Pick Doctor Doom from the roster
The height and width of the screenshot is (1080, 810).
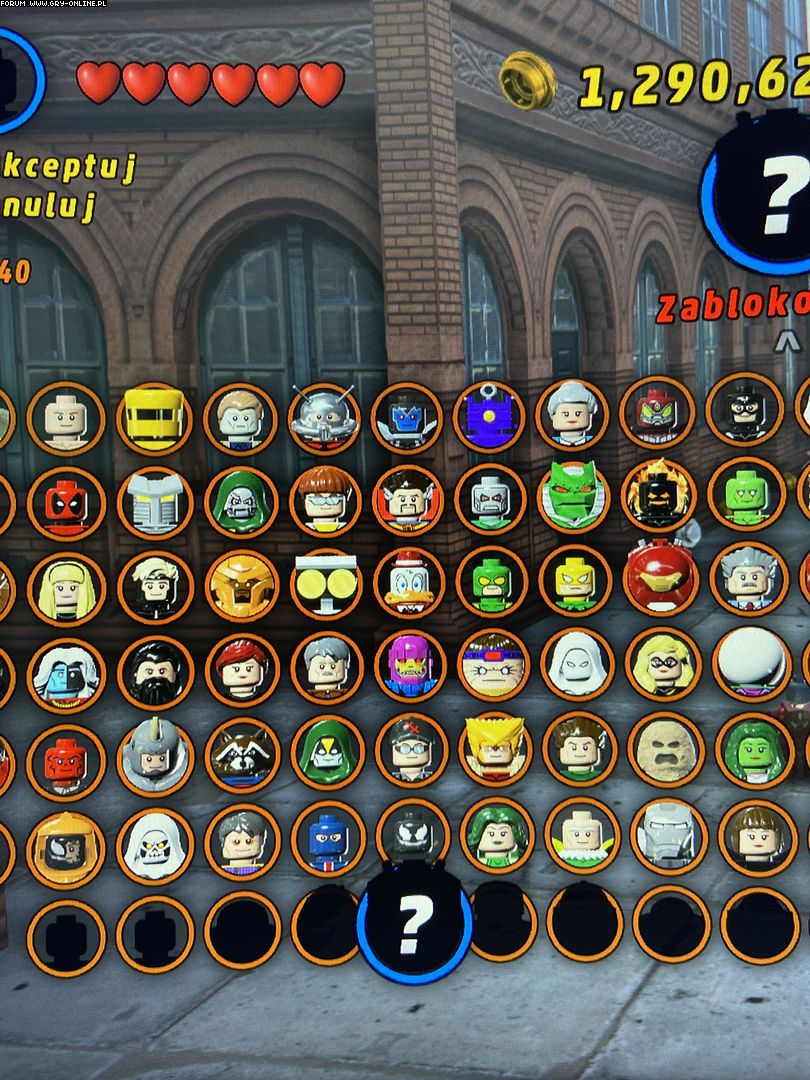point(240,502)
